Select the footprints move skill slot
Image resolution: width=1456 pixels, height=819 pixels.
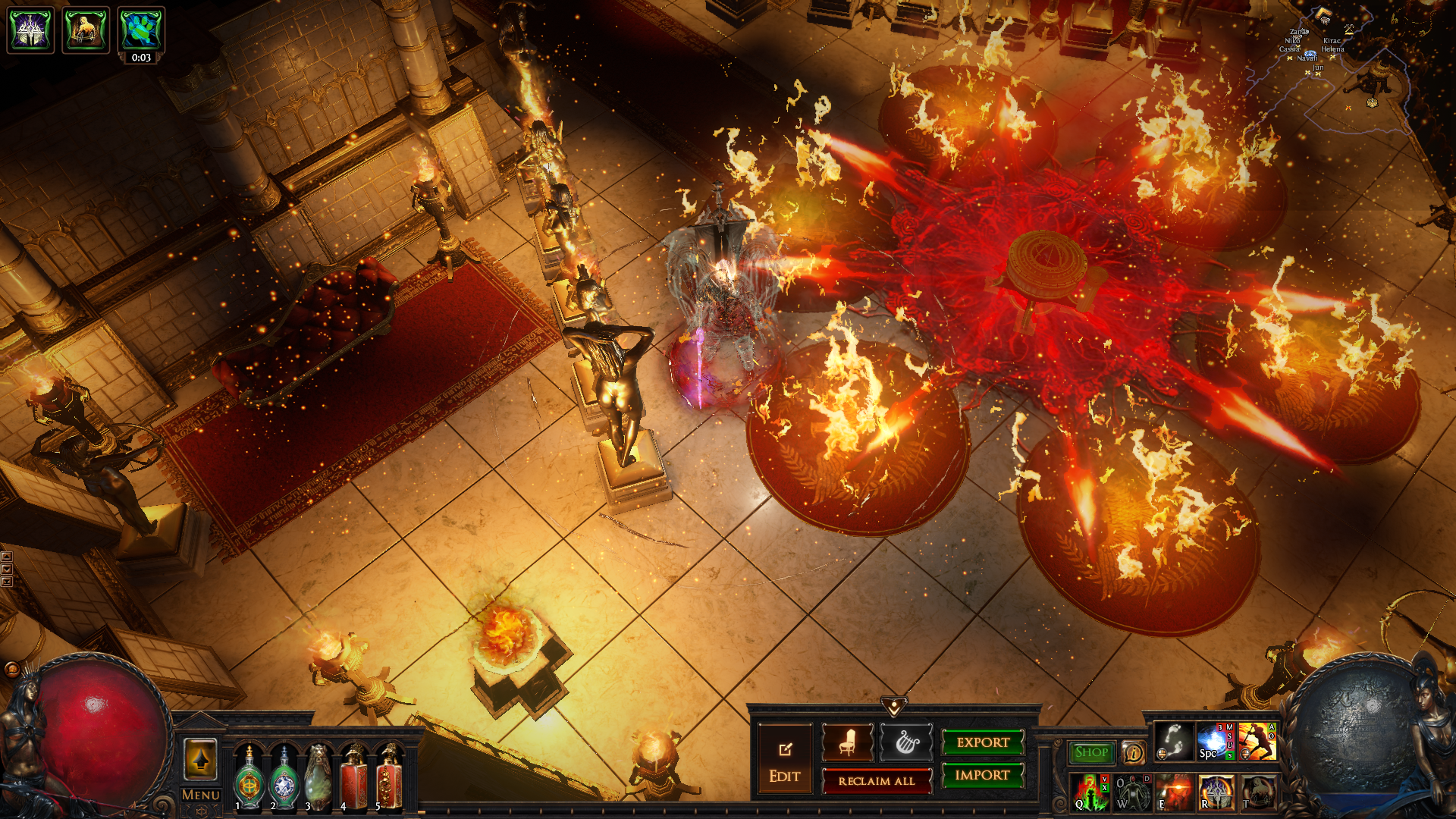point(1174,742)
